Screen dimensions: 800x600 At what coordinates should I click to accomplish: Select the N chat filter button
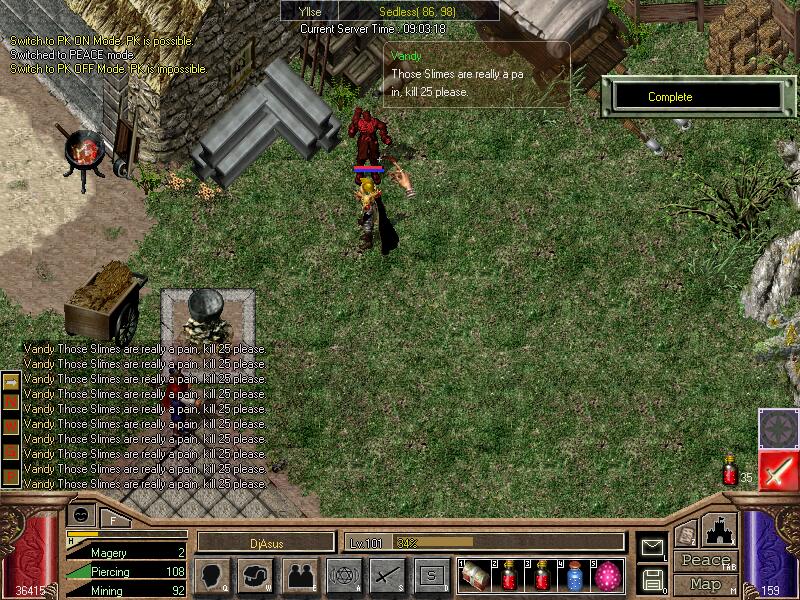click(11, 401)
